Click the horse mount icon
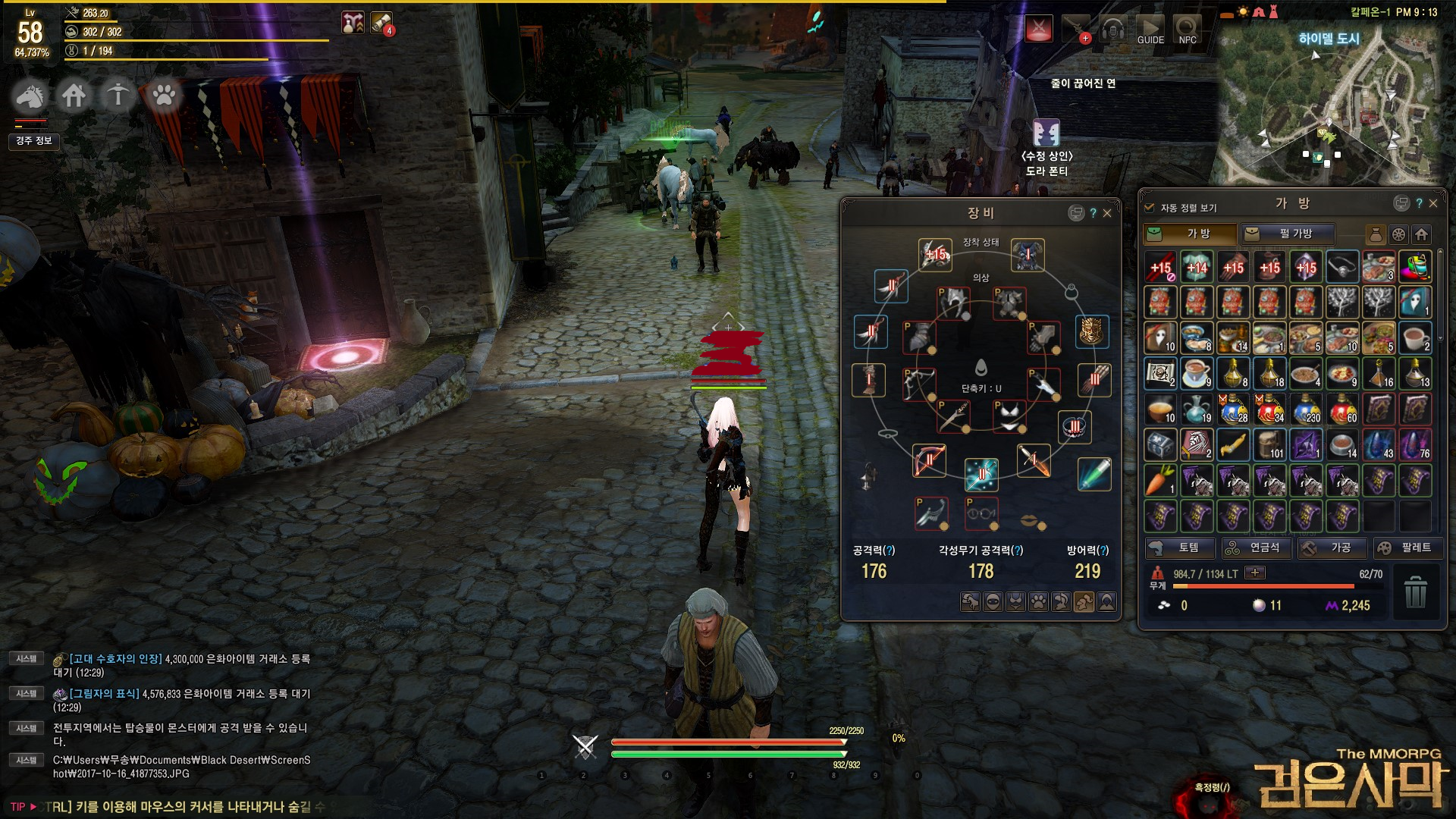Image resolution: width=1456 pixels, height=819 pixels. coord(30,96)
